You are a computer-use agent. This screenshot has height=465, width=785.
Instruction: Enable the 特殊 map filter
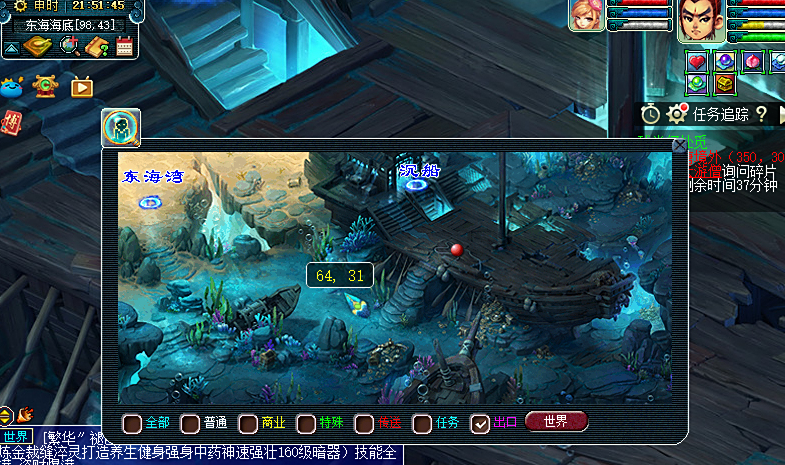click(306, 423)
